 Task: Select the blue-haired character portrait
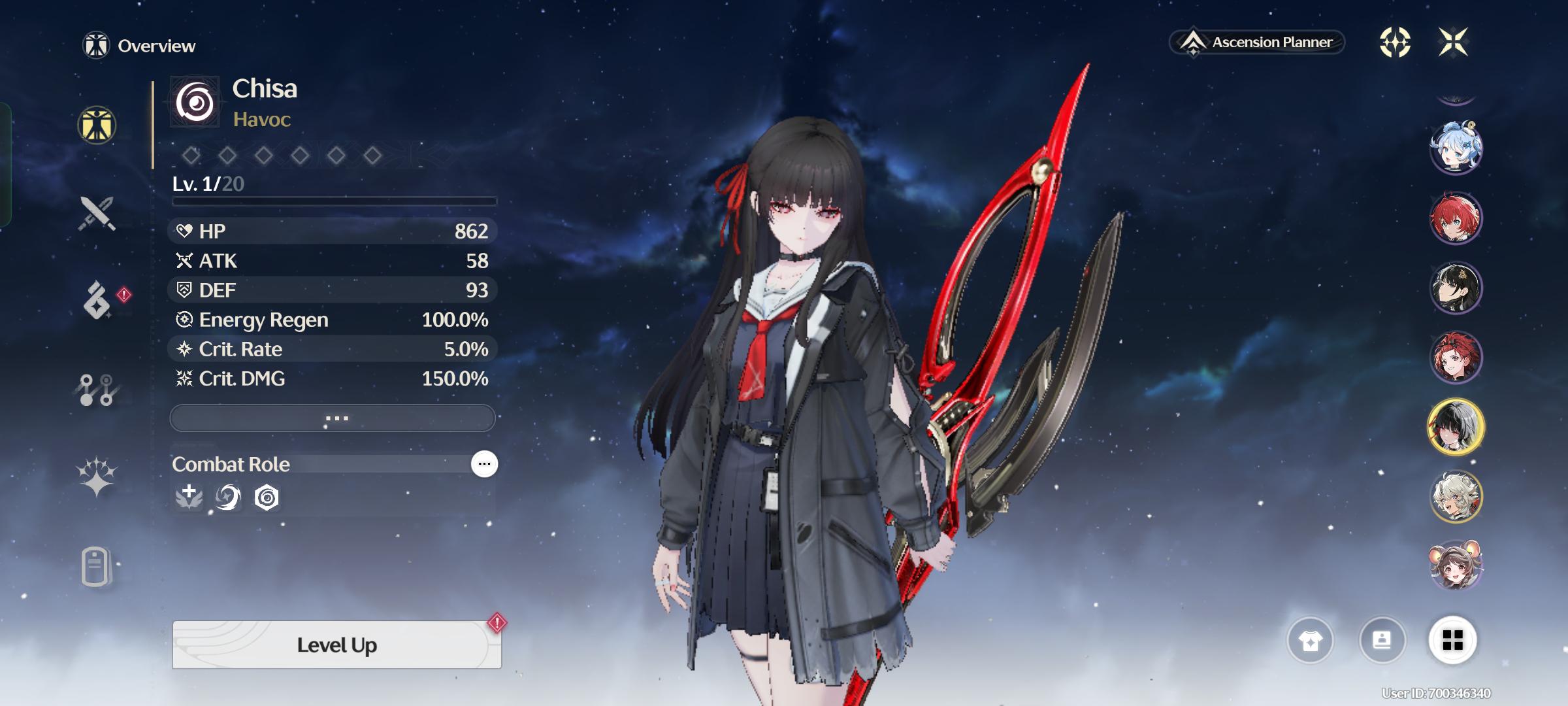(x=1456, y=147)
